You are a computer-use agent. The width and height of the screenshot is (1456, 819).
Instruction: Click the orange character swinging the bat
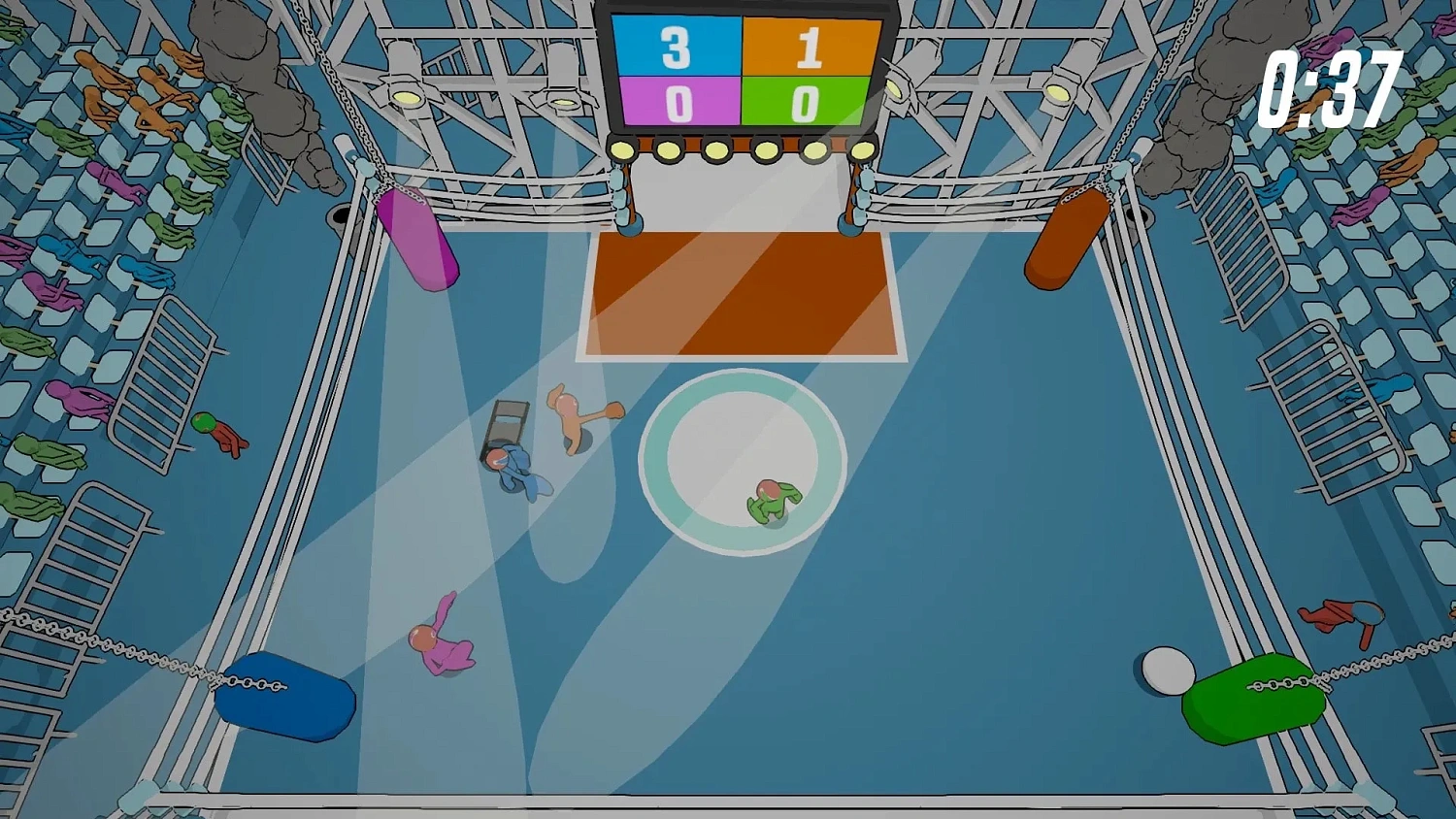571,412
